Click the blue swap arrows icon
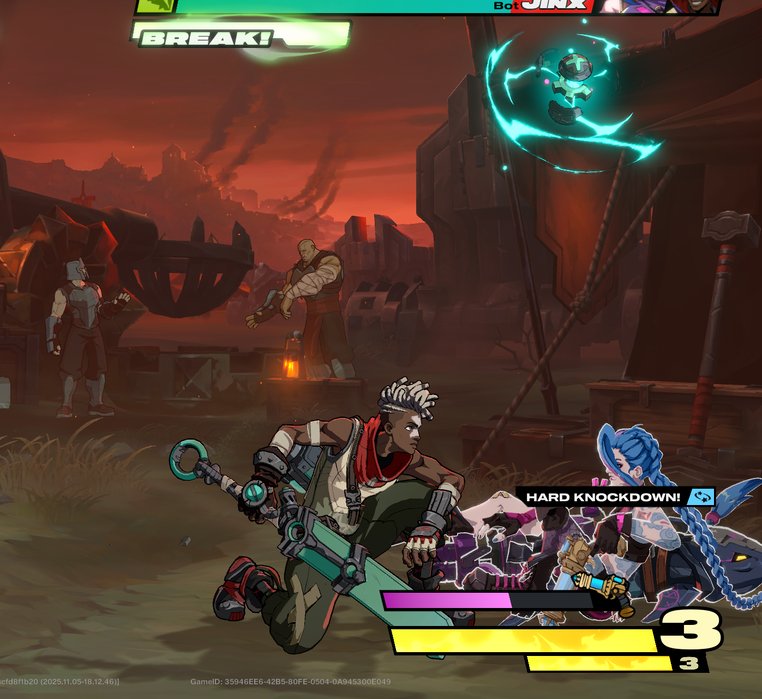The width and height of the screenshot is (762, 699). tap(701, 496)
